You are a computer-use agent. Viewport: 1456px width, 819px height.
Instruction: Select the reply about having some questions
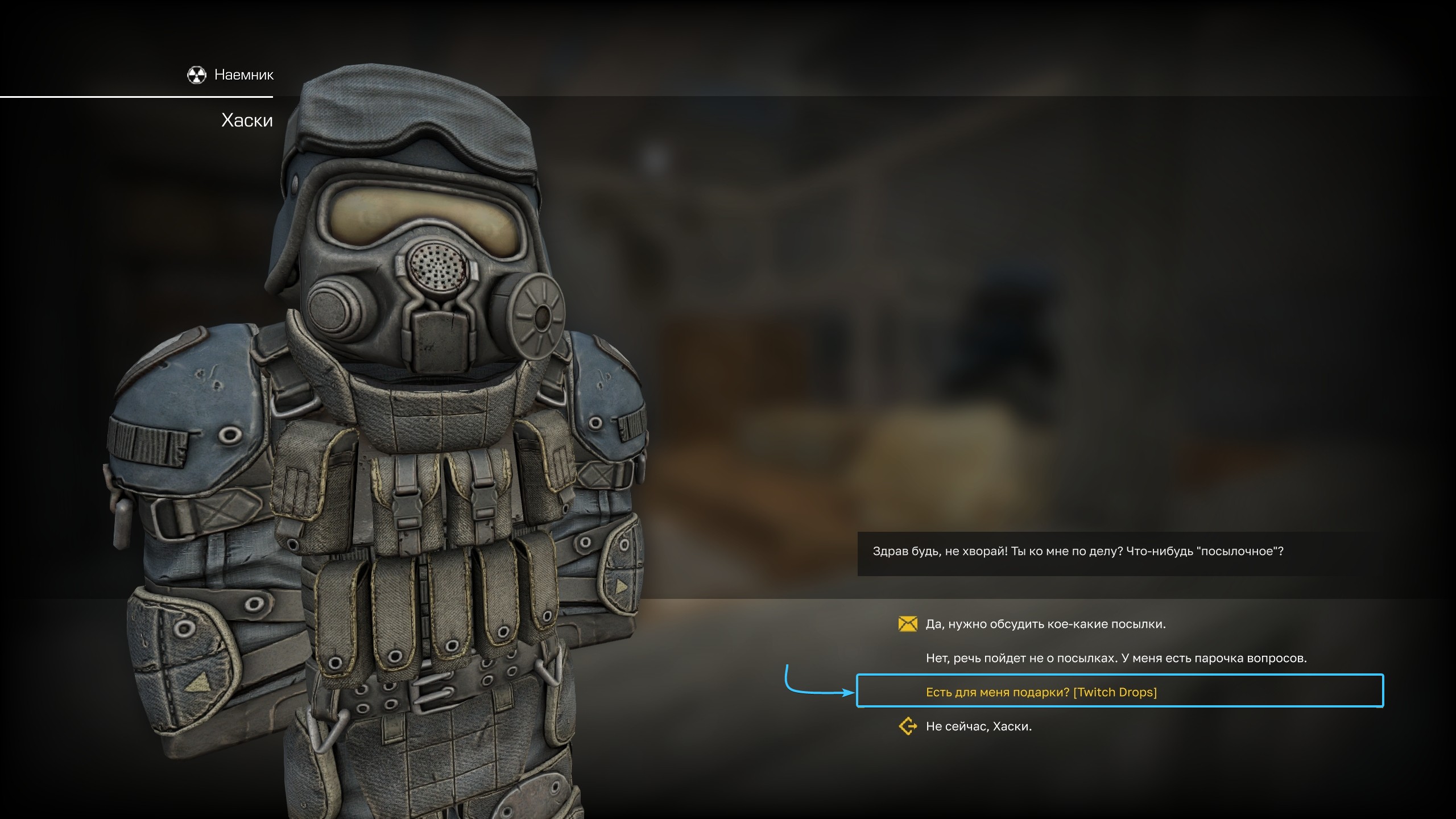tap(1116, 658)
